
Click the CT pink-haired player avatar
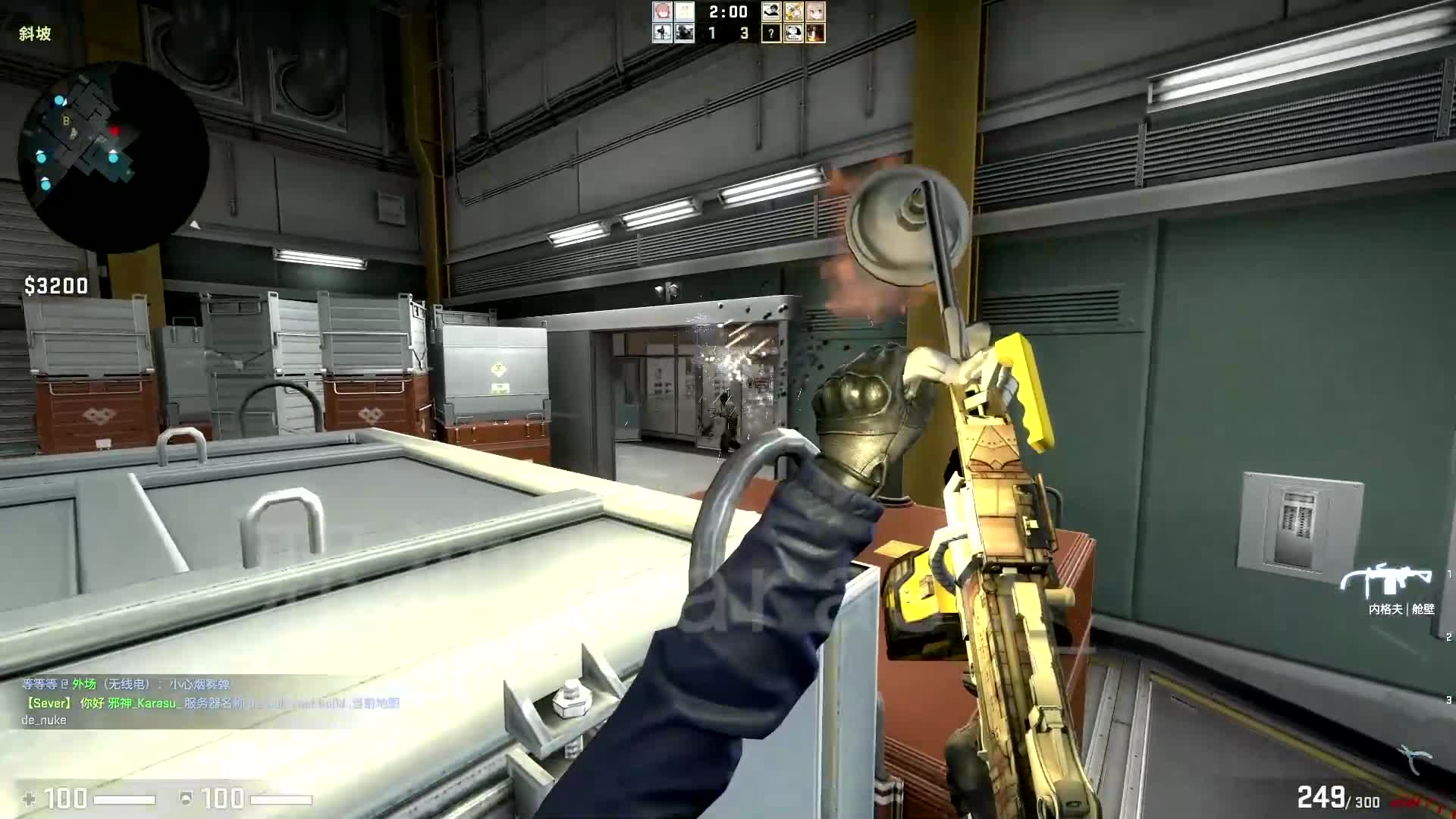point(661,11)
